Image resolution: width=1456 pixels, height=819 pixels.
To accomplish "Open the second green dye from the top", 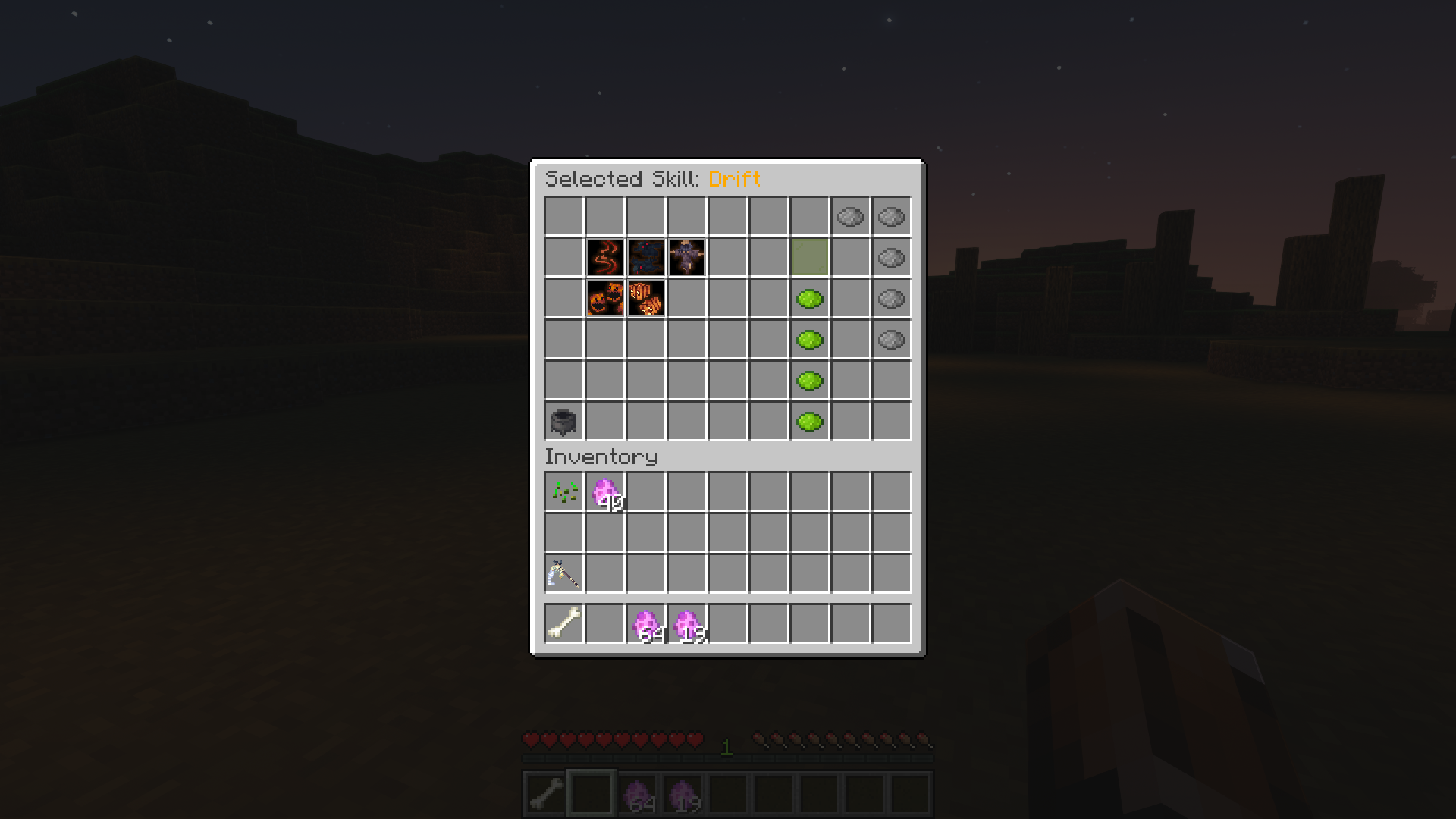I will click(x=809, y=340).
